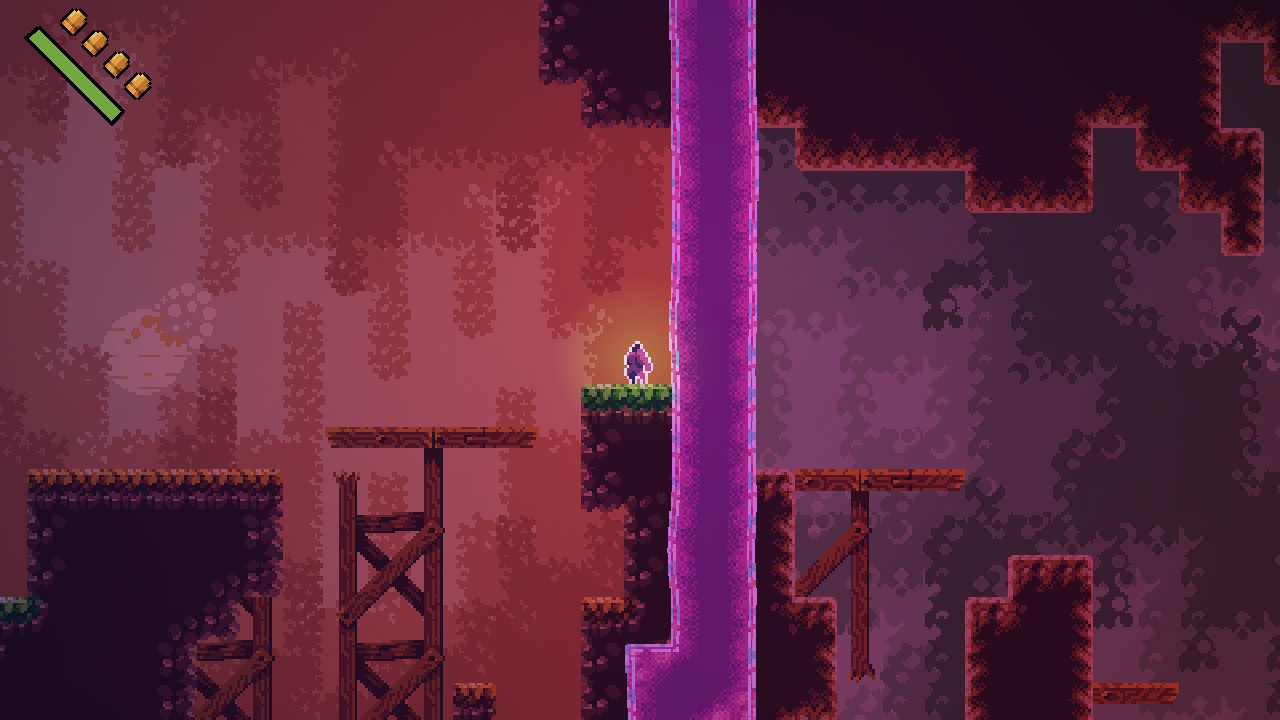The height and width of the screenshot is (720, 1280).
Task: Click the fourth gold coin in the HUD counter
Action: (x=138, y=85)
